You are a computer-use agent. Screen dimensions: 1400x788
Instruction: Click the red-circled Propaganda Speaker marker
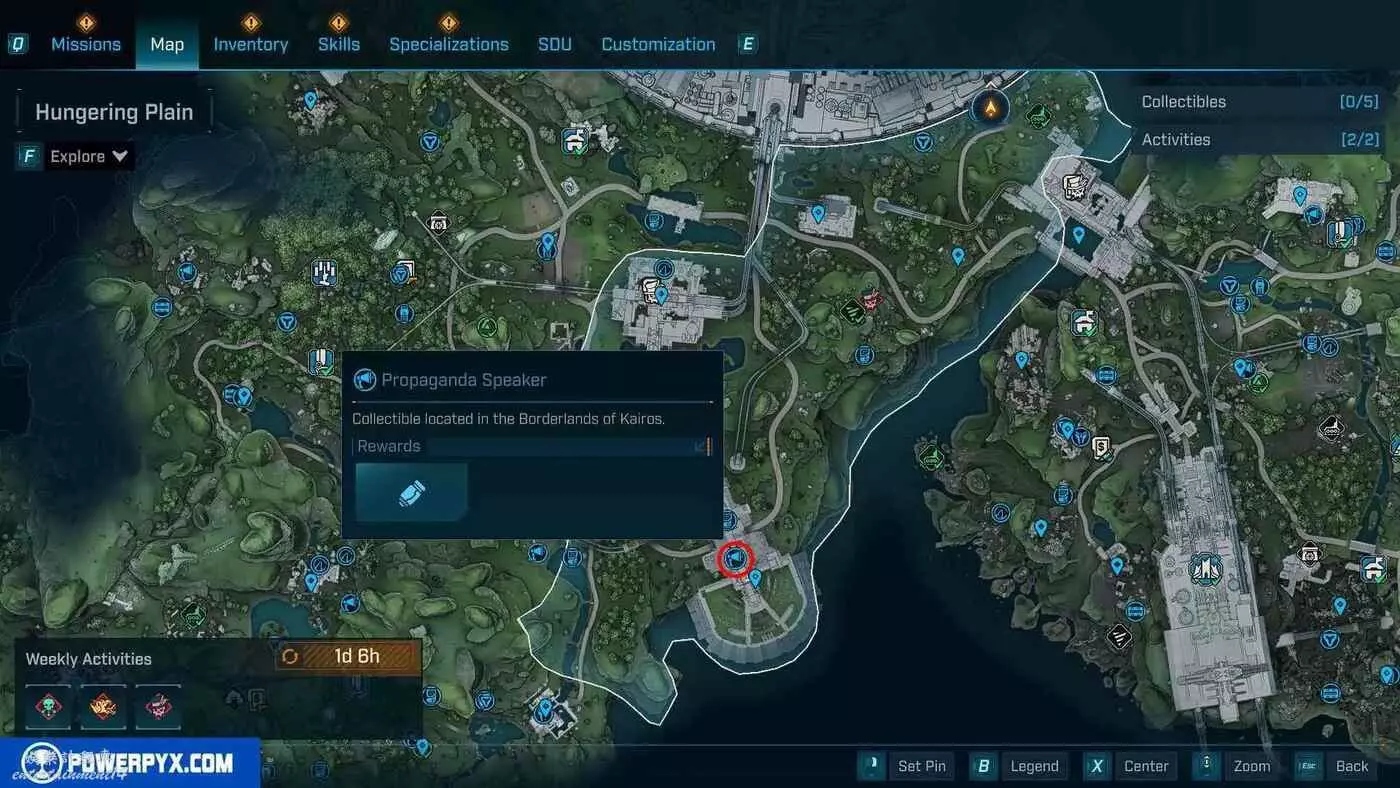point(736,558)
